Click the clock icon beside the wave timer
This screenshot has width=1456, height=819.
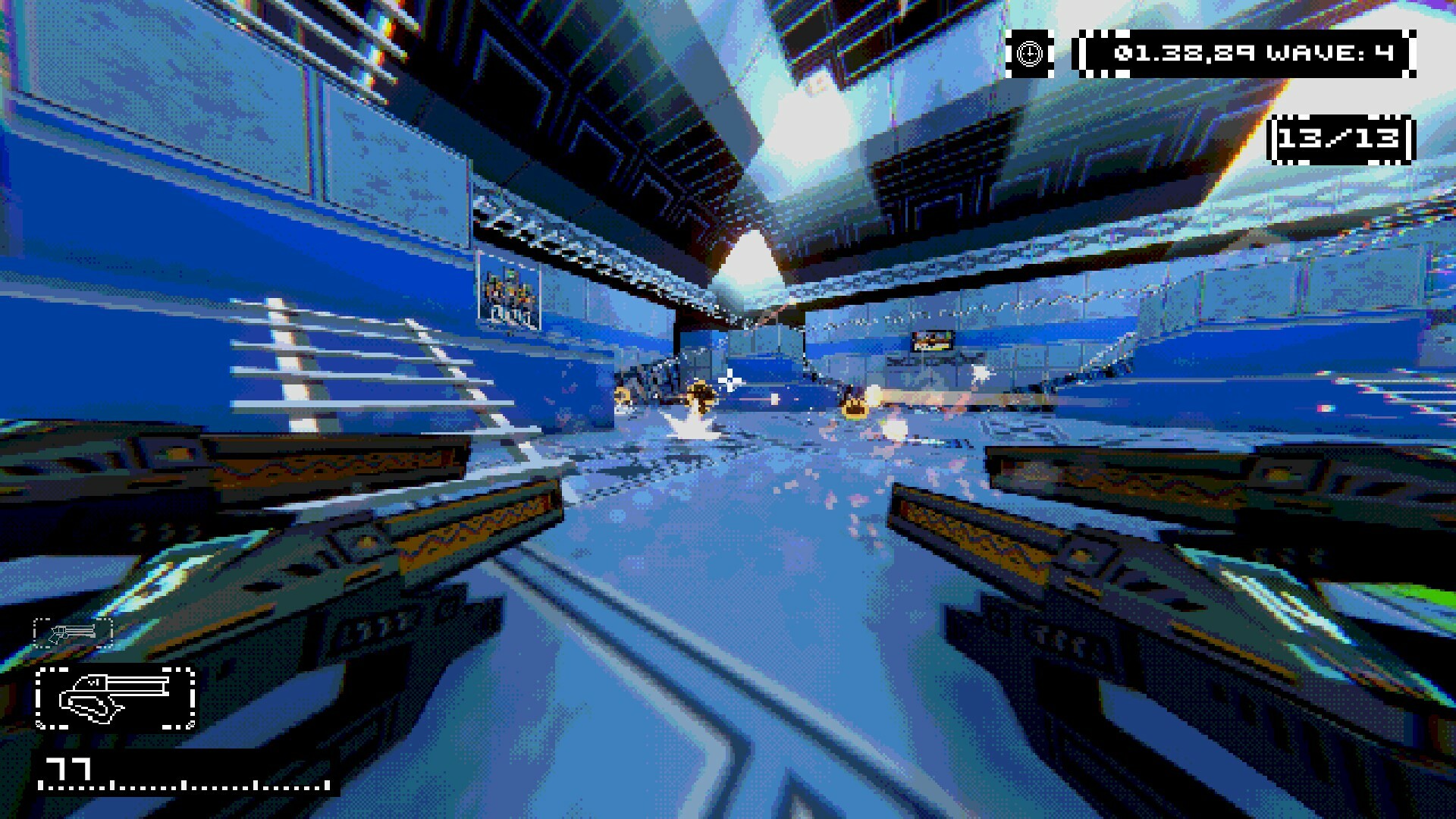[x=1030, y=53]
